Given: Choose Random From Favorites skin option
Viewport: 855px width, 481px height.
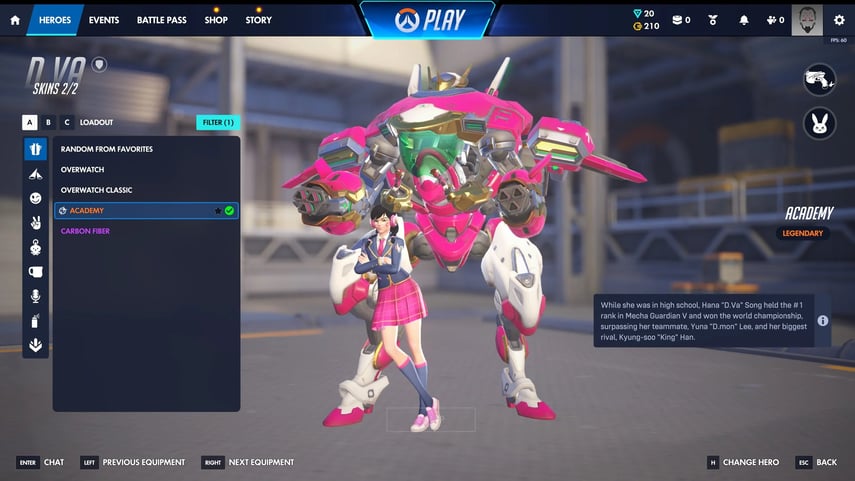Looking at the screenshot, I should tap(107, 149).
